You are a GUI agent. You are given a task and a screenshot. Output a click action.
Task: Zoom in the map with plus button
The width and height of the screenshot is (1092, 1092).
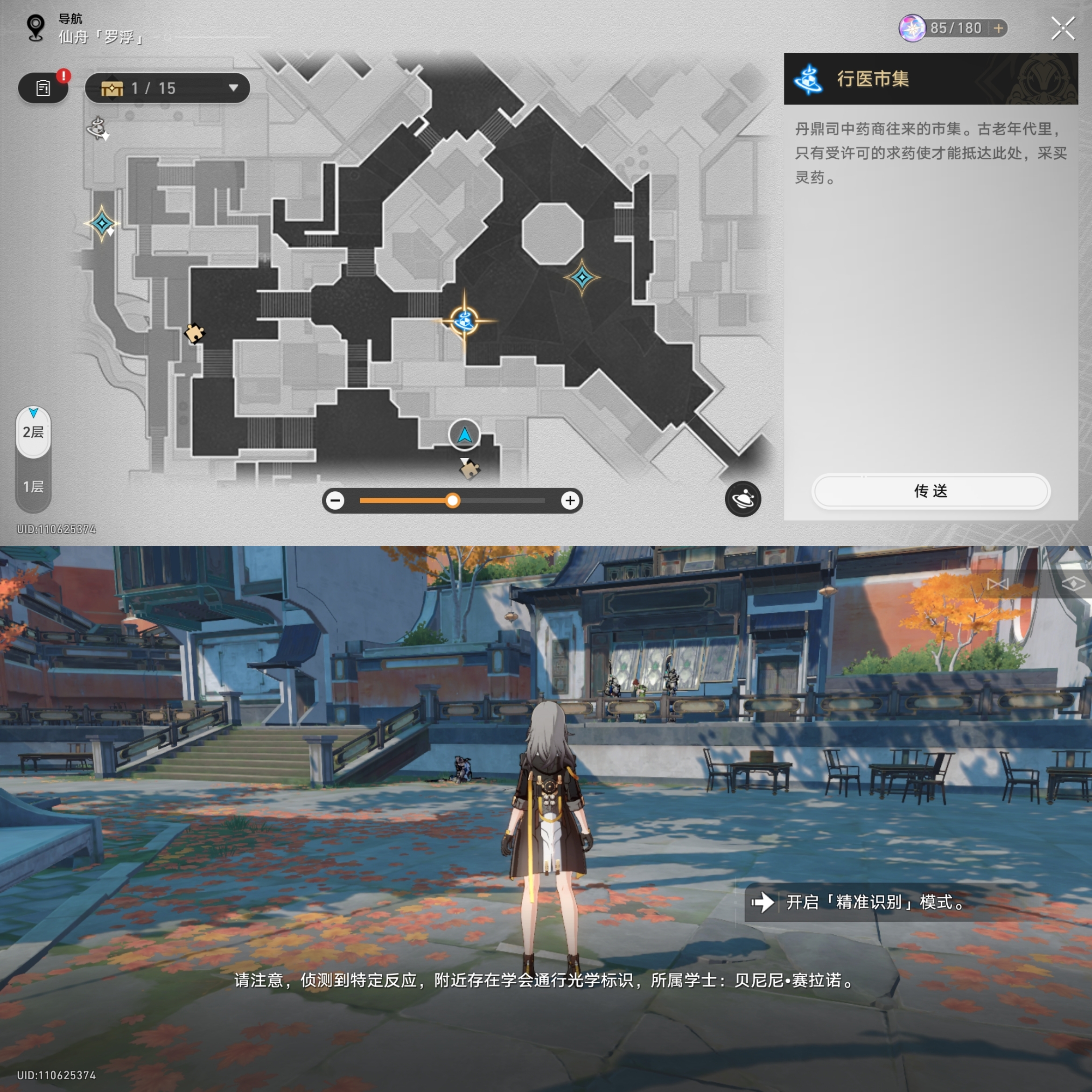click(570, 500)
